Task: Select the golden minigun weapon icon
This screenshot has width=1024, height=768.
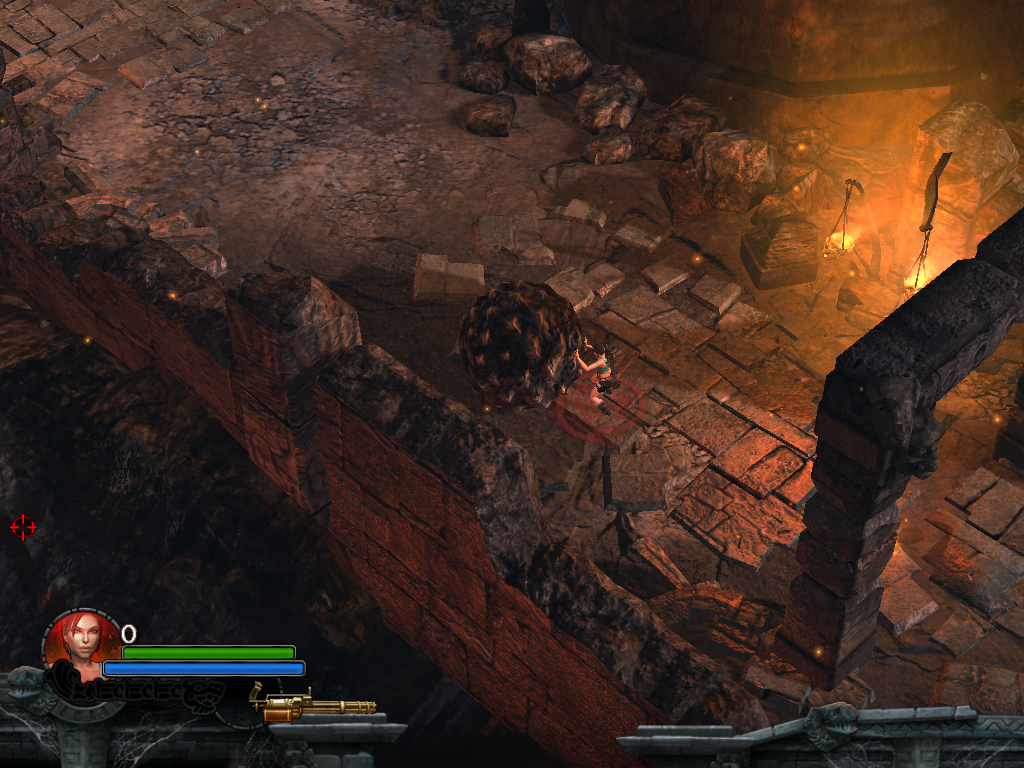Action: click(x=311, y=704)
